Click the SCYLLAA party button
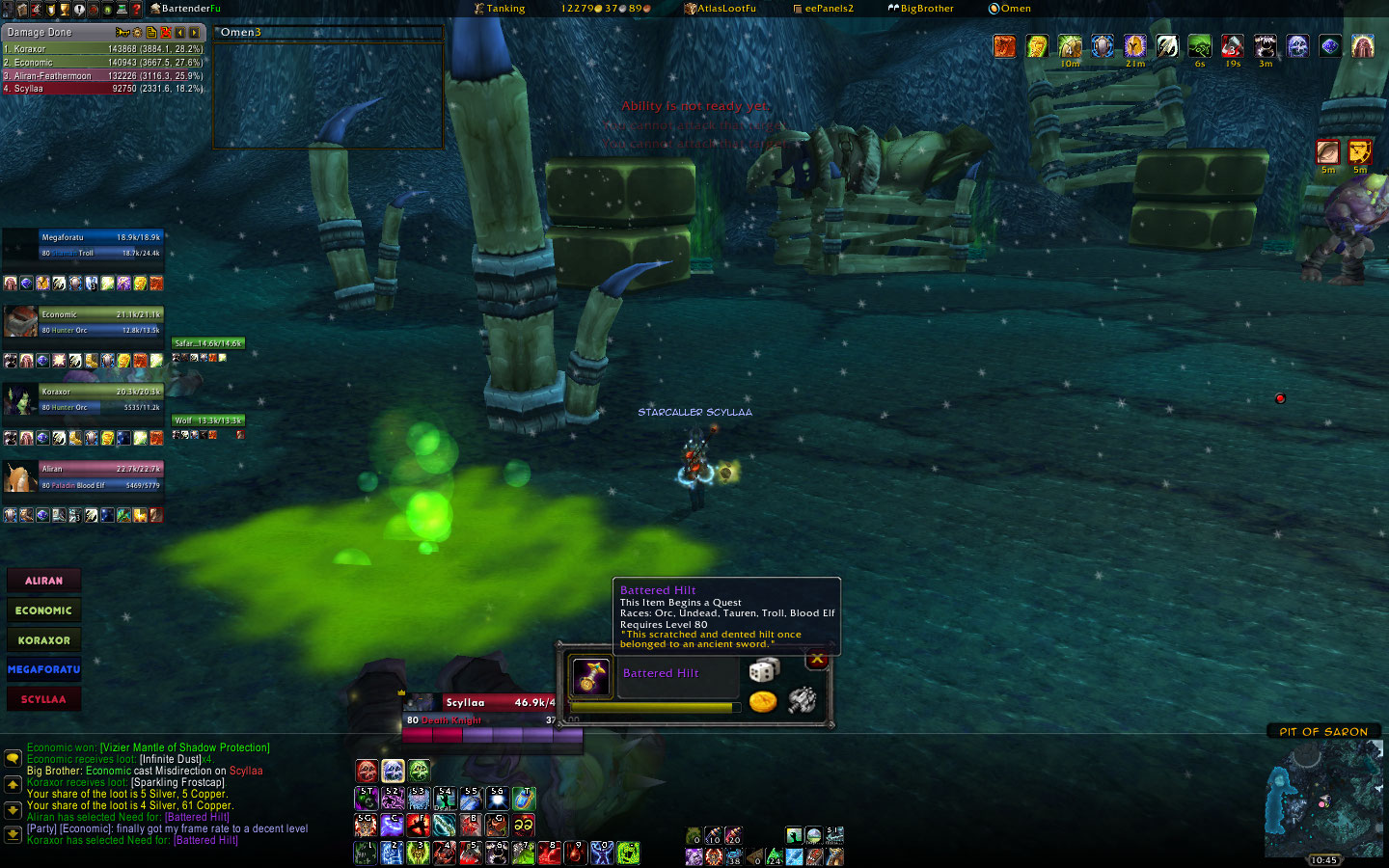Screen dimensions: 1389x868 click(43, 699)
